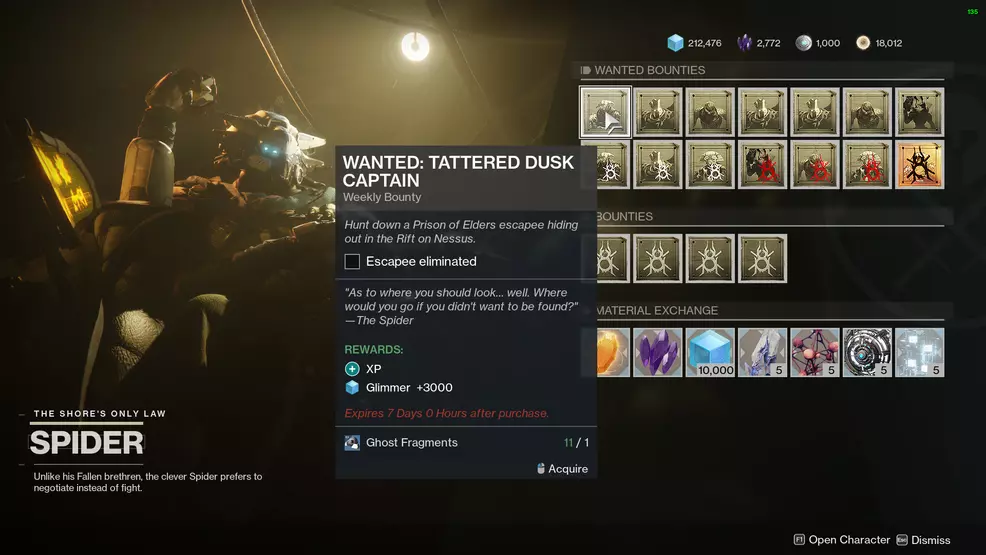This screenshot has height=555, width=986.
Task: Choose the white crystal shard material
Action: click(762, 352)
